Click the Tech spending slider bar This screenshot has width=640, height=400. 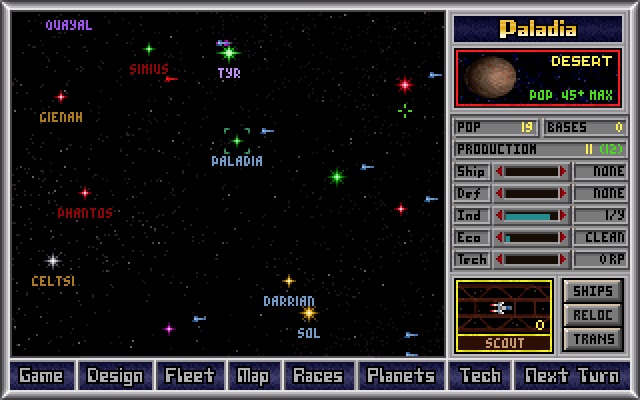click(530, 259)
